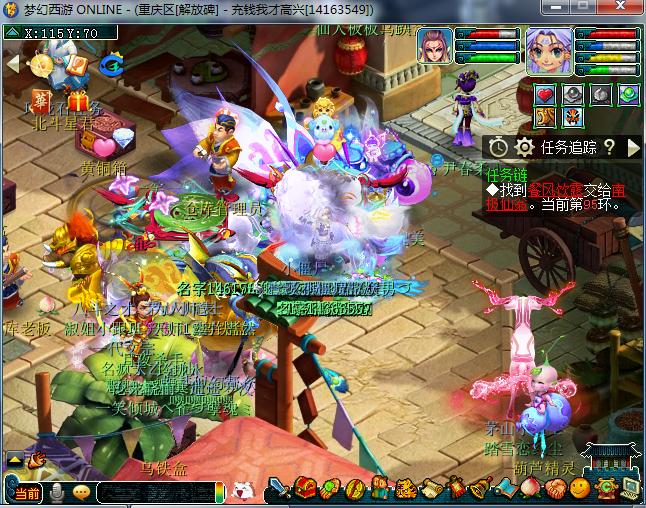Click the smiley face toolbar icon
The image size is (646, 508).
580,489
